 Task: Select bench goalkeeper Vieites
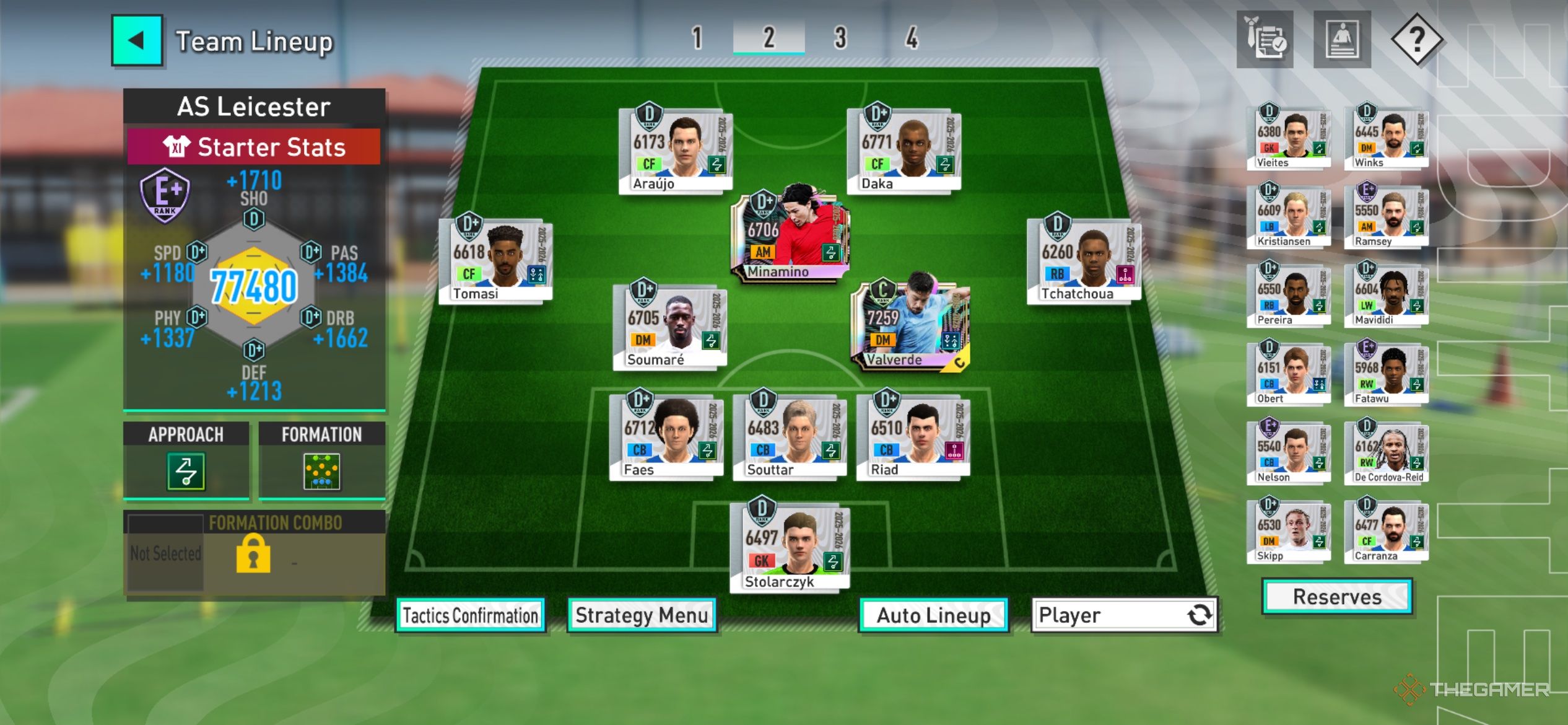(x=1288, y=138)
